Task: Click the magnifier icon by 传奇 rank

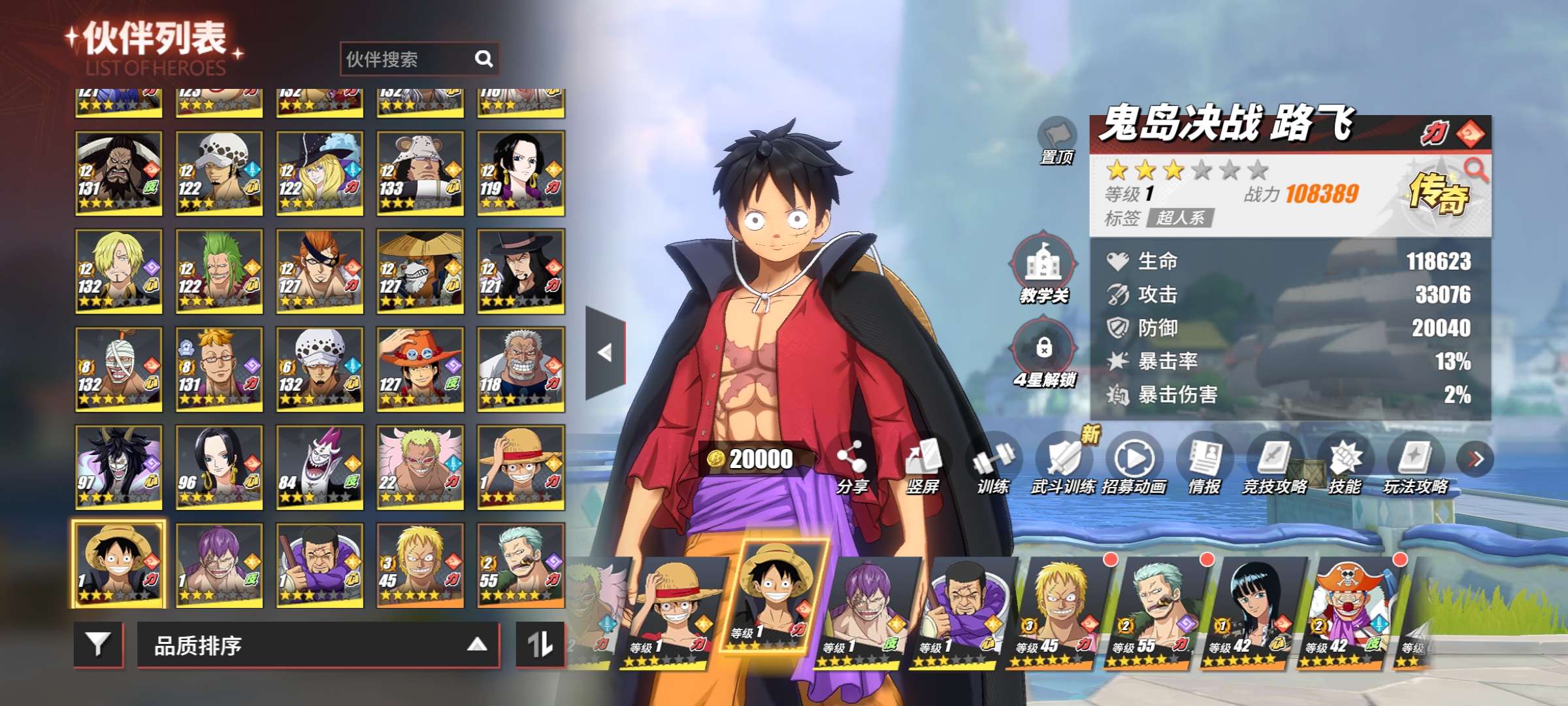Action: point(1476,170)
